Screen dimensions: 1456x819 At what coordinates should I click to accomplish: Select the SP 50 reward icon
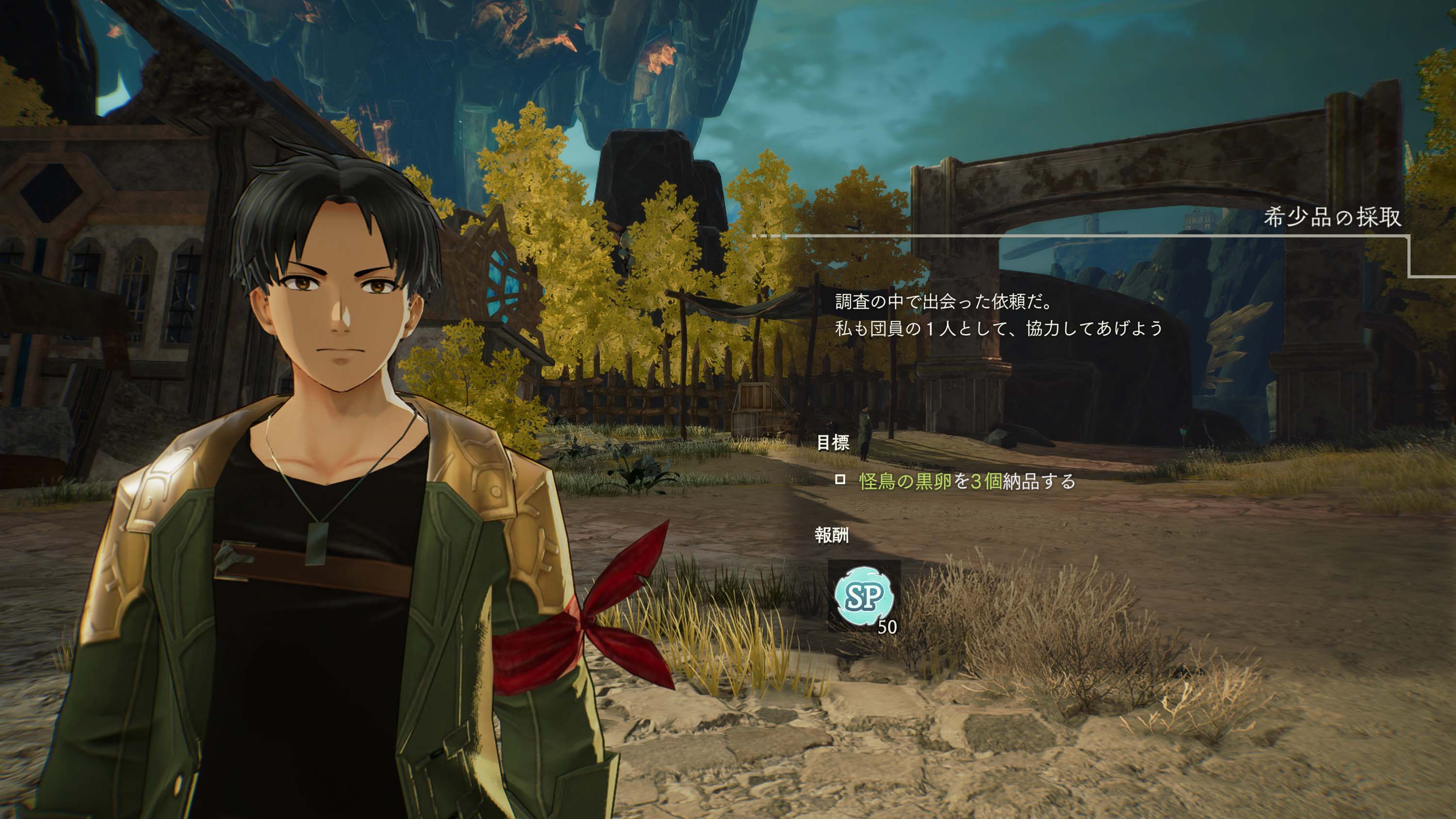coord(864,596)
